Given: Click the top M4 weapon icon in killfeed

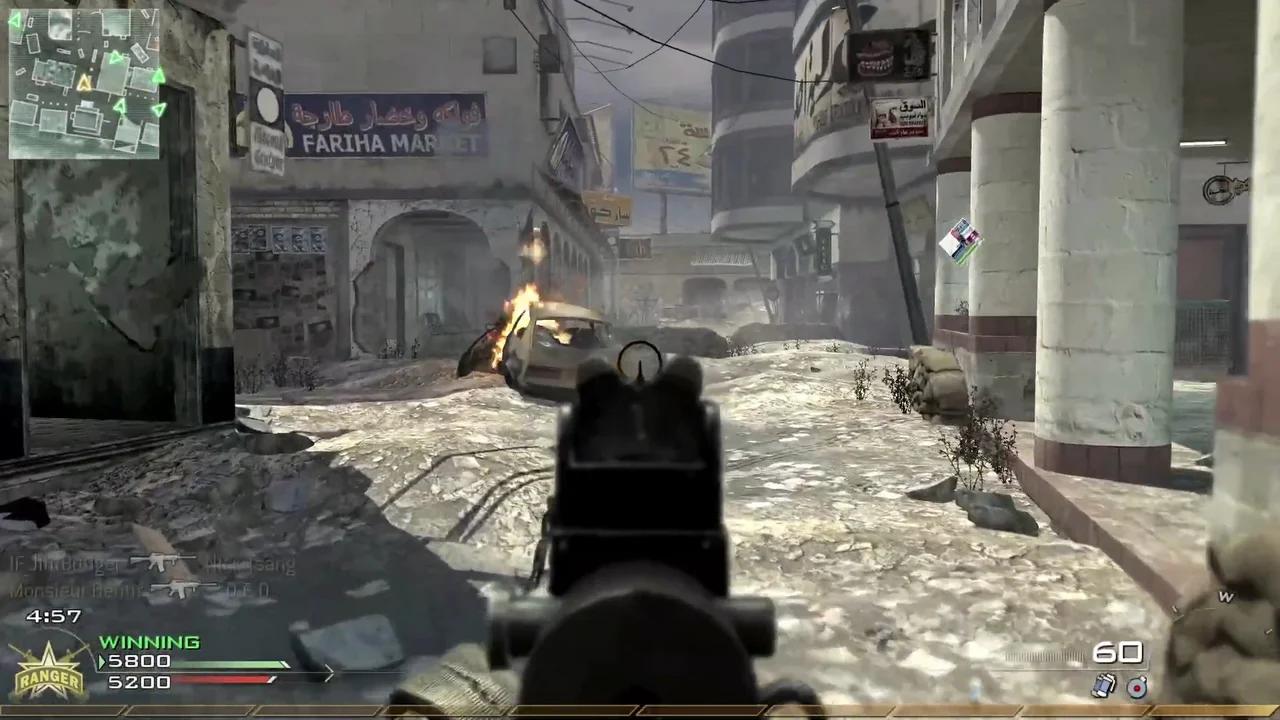Looking at the screenshot, I should [160, 563].
